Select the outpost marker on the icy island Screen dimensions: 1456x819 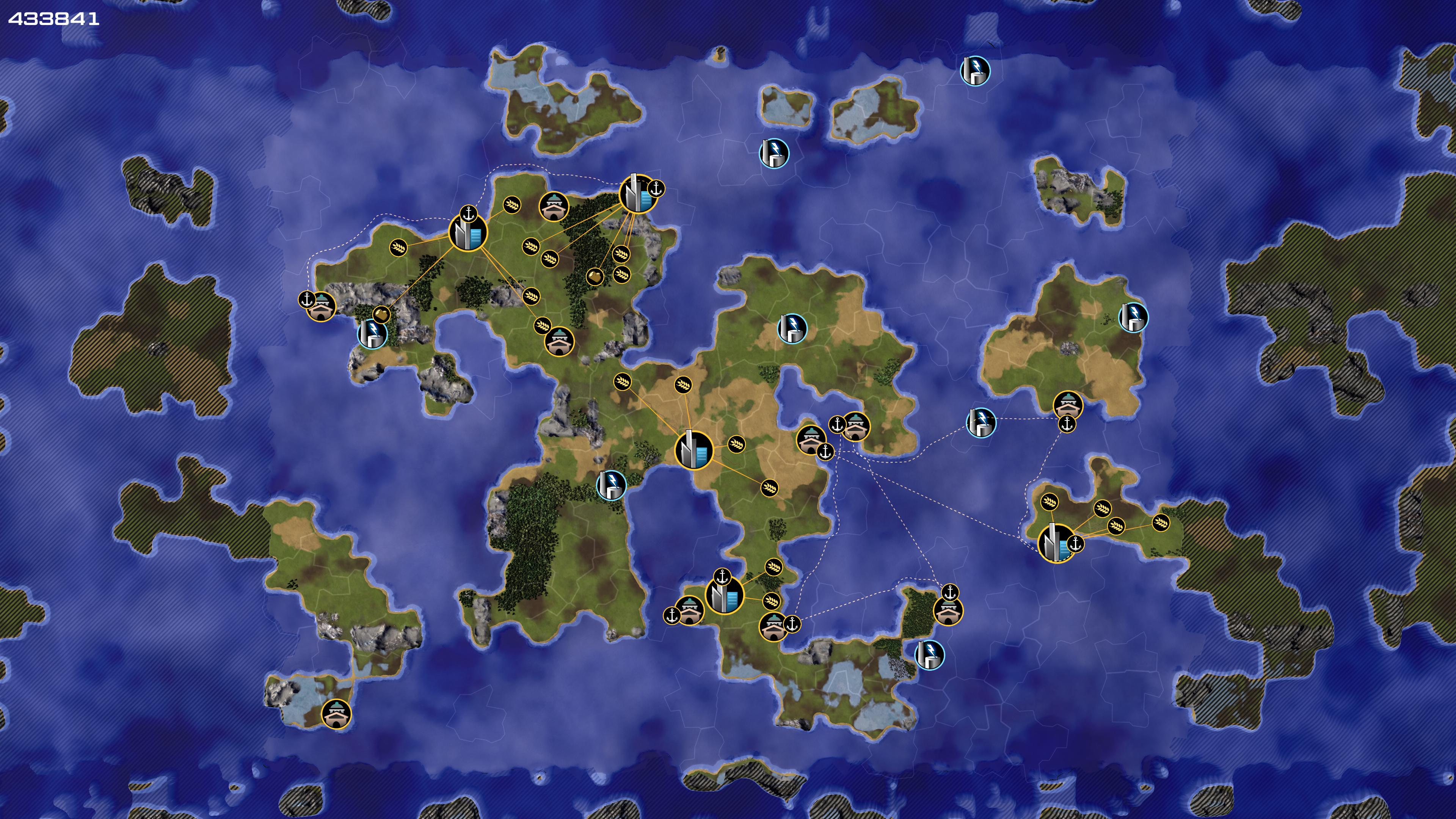click(x=336, y=713)
